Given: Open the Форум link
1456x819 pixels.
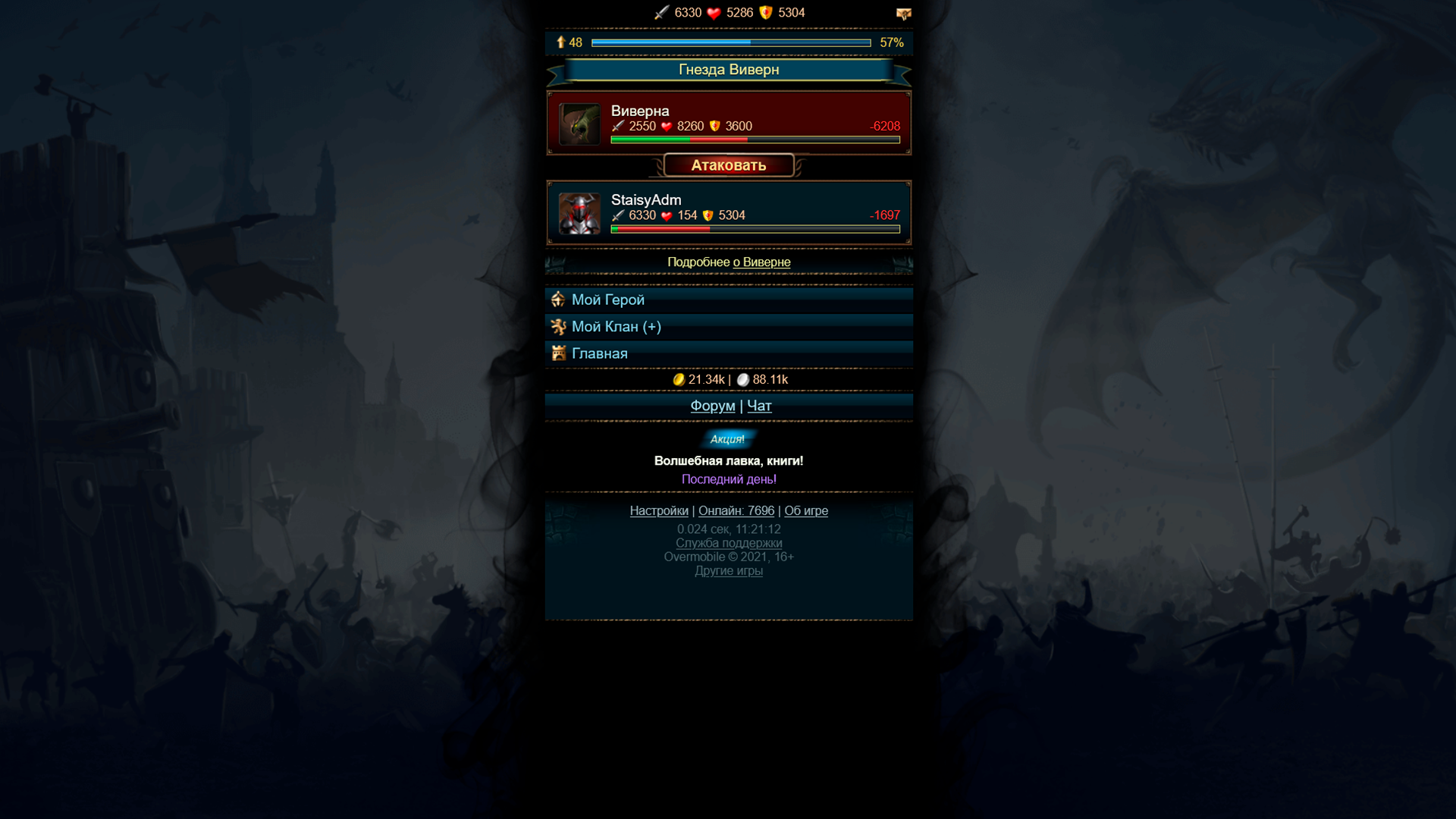Looking at the screenshot, I should pos(711,406).
